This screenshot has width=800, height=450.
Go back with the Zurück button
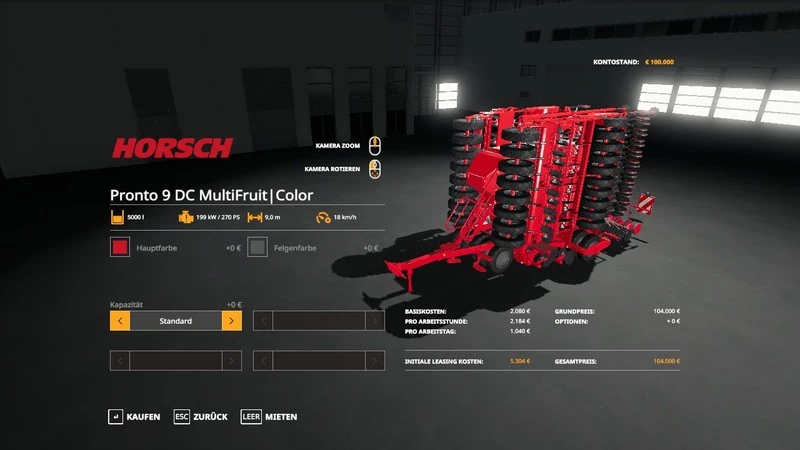click(201, 416)
